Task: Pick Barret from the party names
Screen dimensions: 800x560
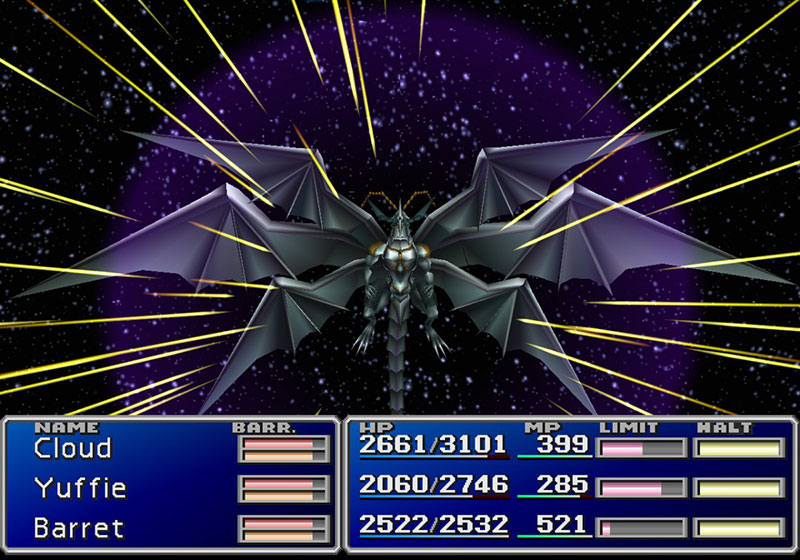Action: (77, 526)
